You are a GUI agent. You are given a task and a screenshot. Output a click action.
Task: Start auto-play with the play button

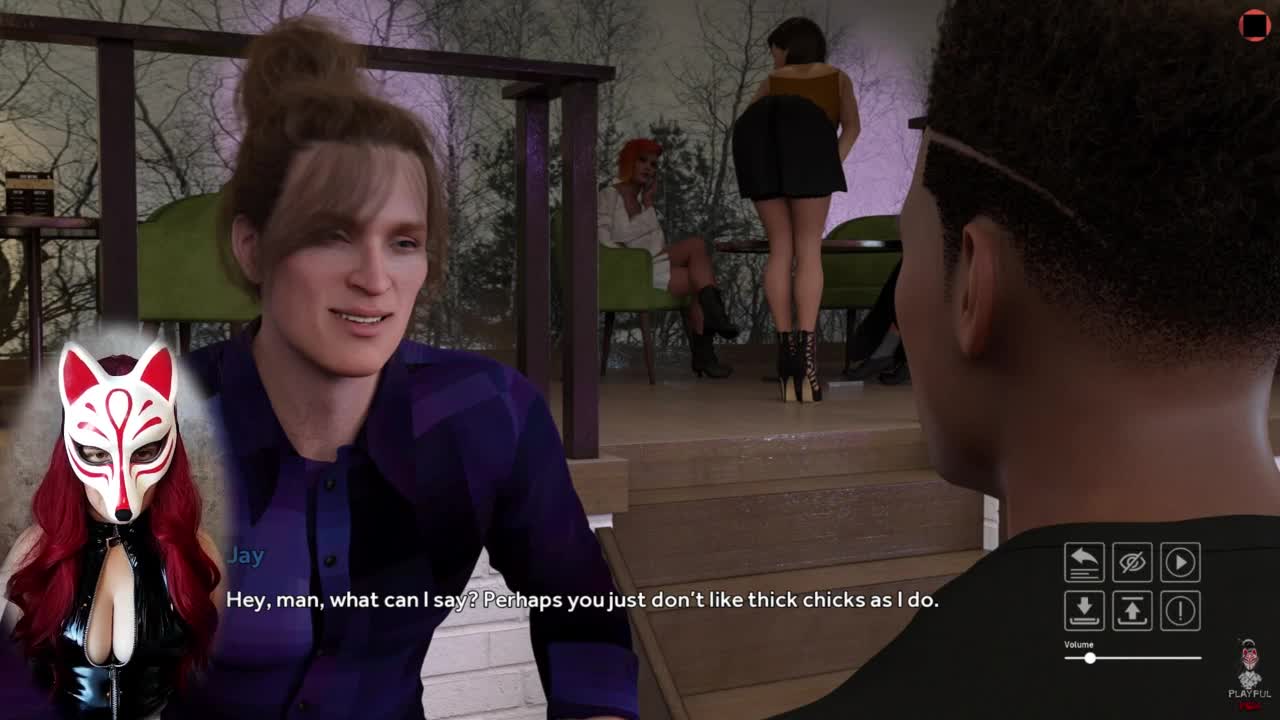pos(1180,562)
